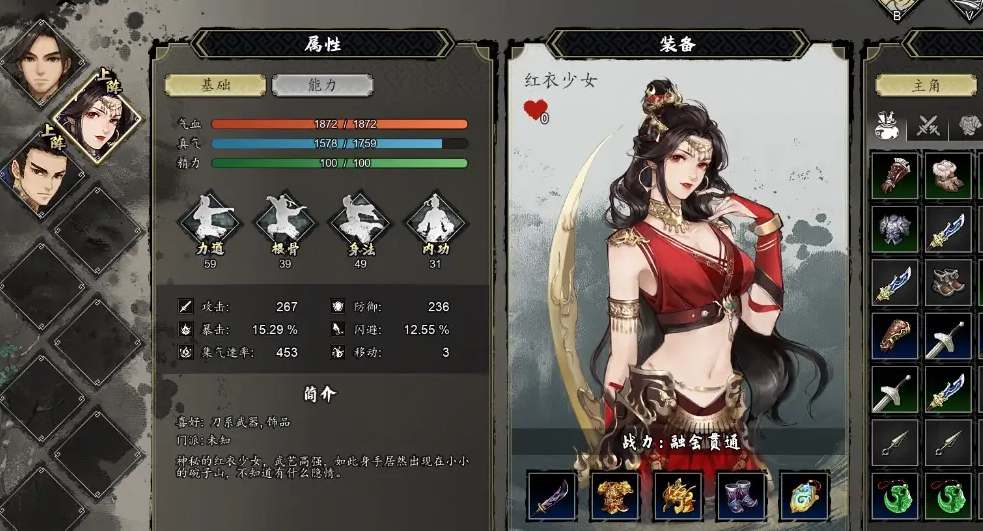
Task: Pick the fur-trimmed boots in inventory
Action: 948,175
